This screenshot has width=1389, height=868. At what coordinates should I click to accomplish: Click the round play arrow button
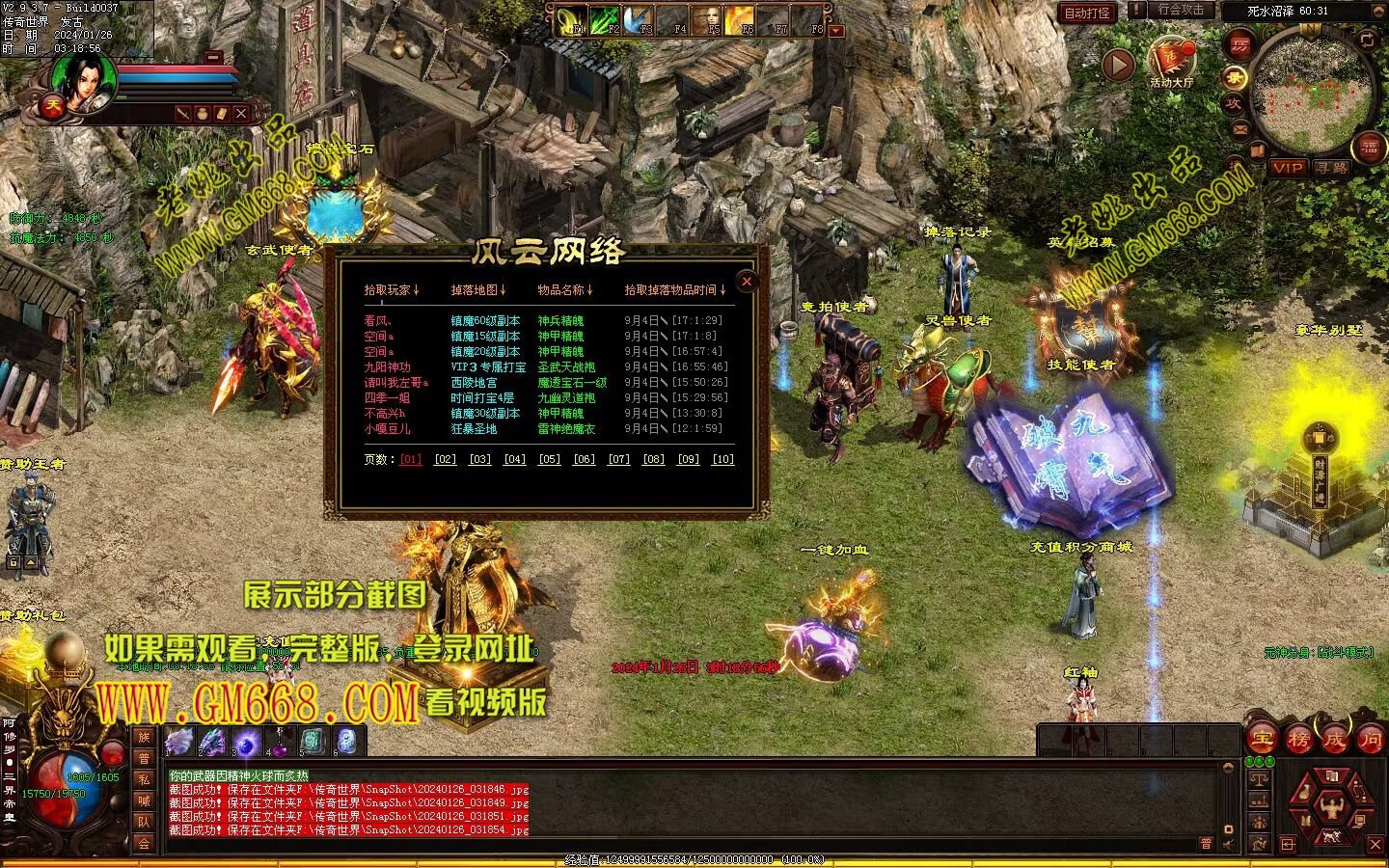click(x=1118, y=65)
